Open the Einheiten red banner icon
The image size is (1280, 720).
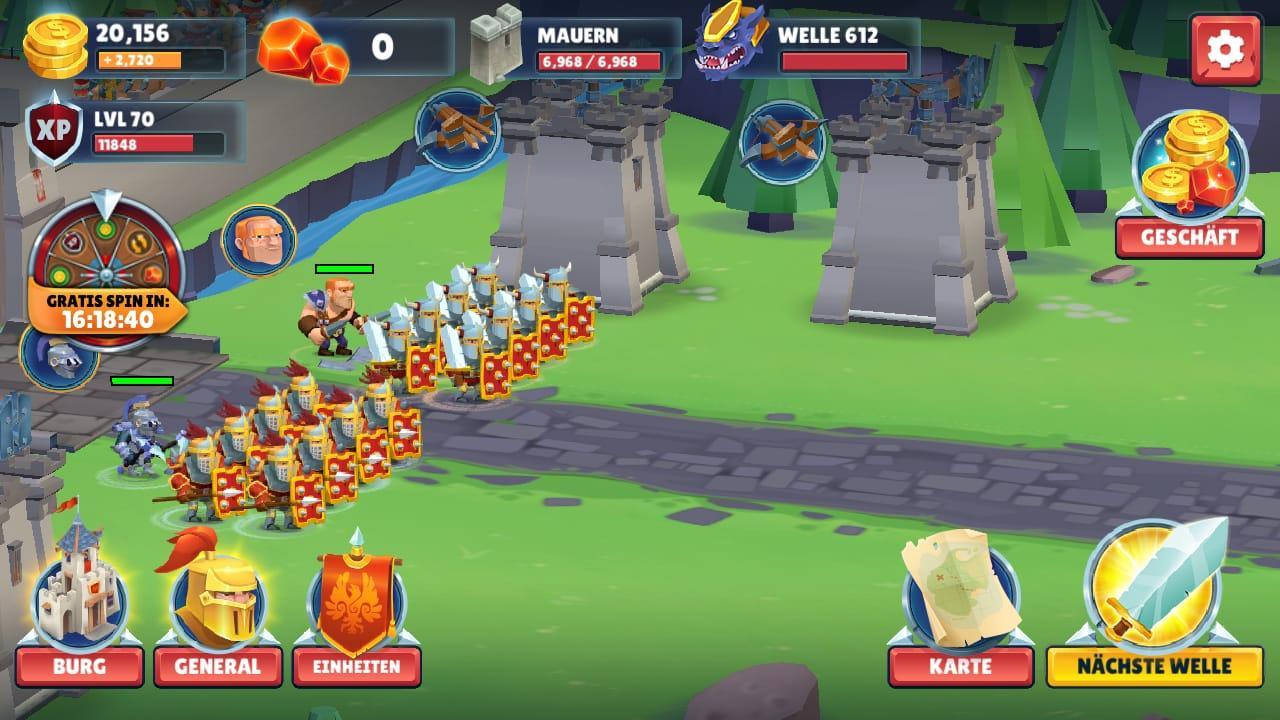355,600
